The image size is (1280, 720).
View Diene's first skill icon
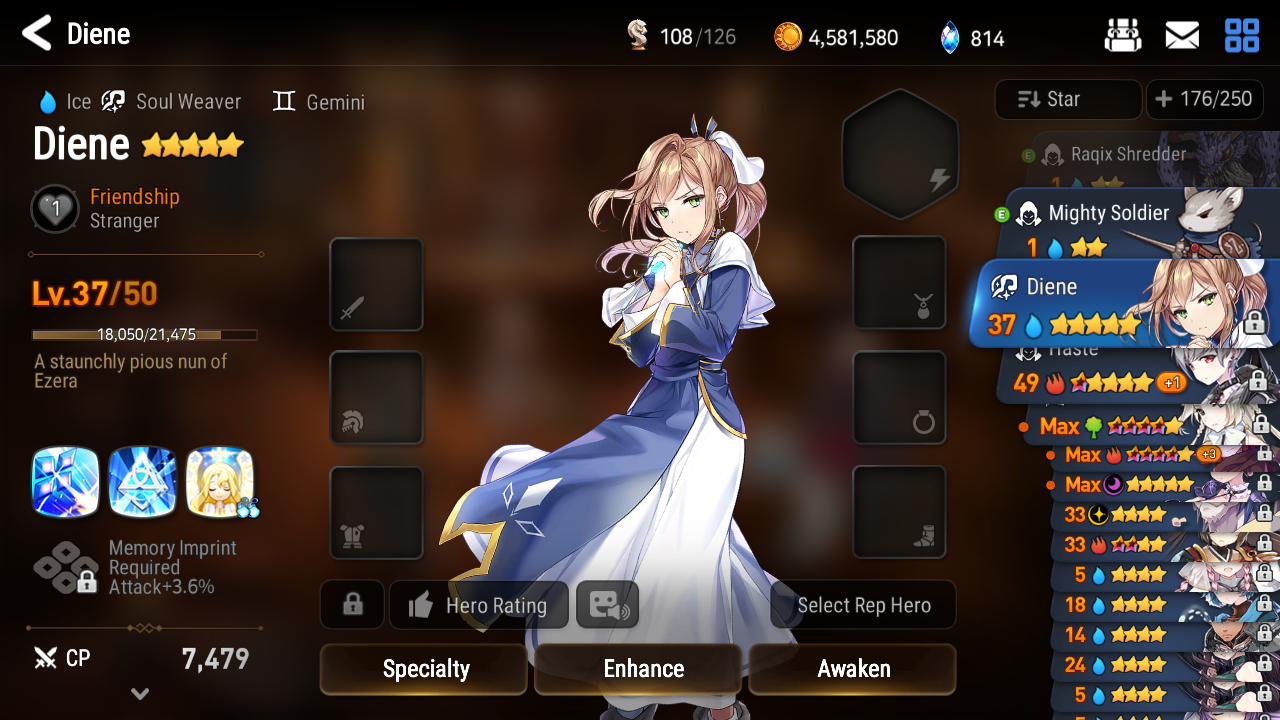(x=66, y=482)
